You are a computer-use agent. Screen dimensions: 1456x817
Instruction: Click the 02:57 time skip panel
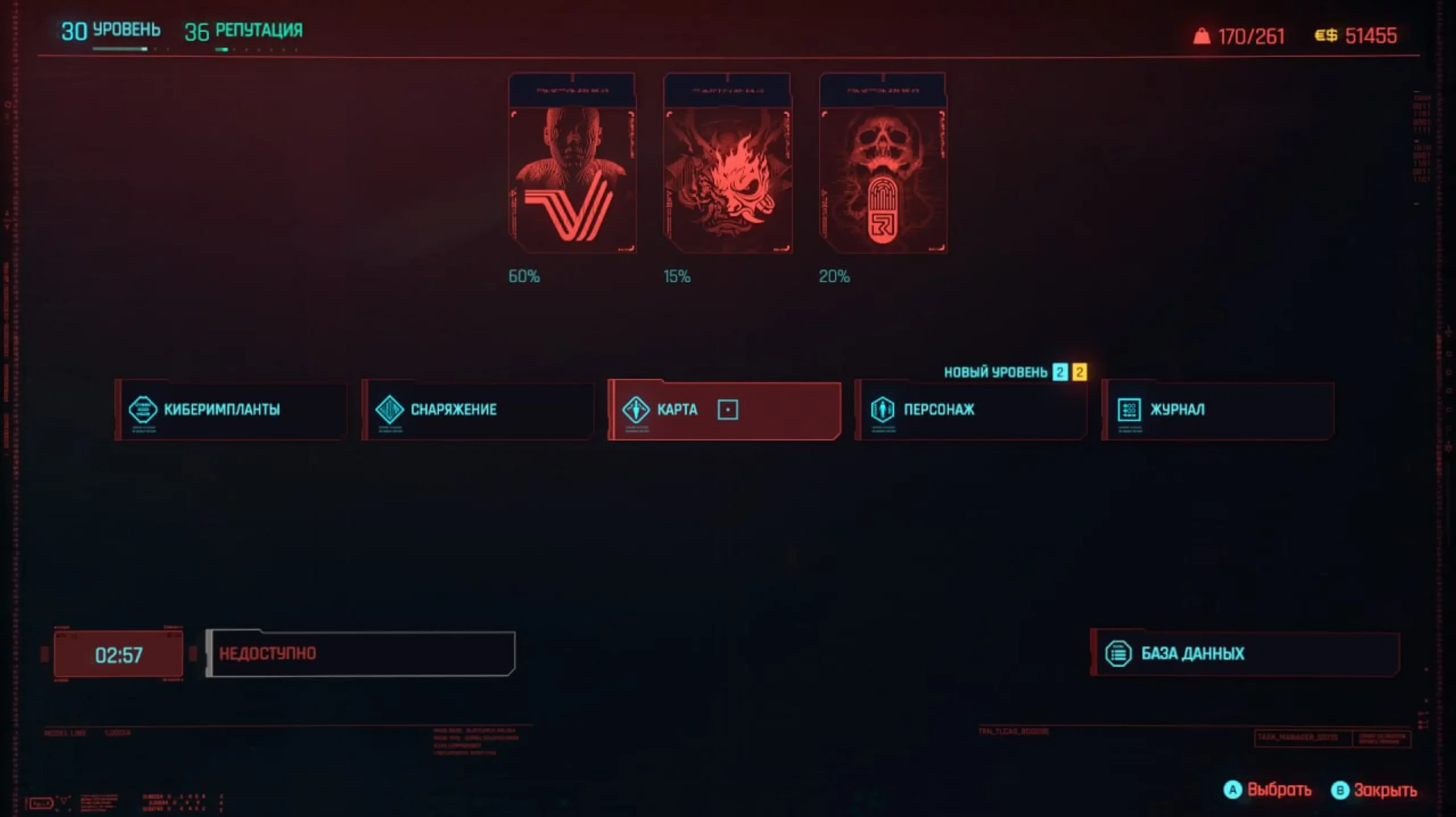tap(118, 654)
